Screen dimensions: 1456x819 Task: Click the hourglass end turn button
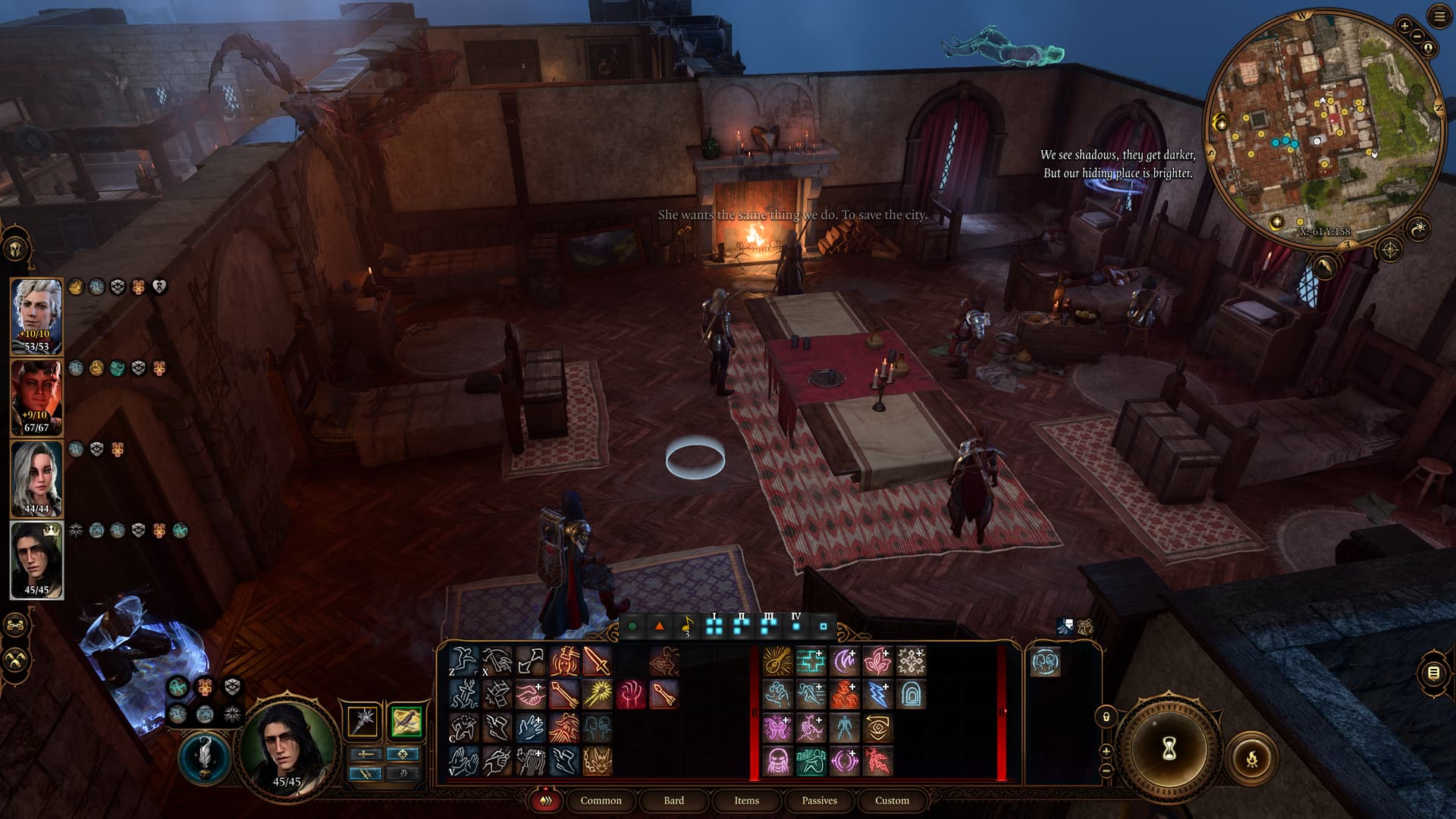pyautogui.click(x=1169, y=748)
